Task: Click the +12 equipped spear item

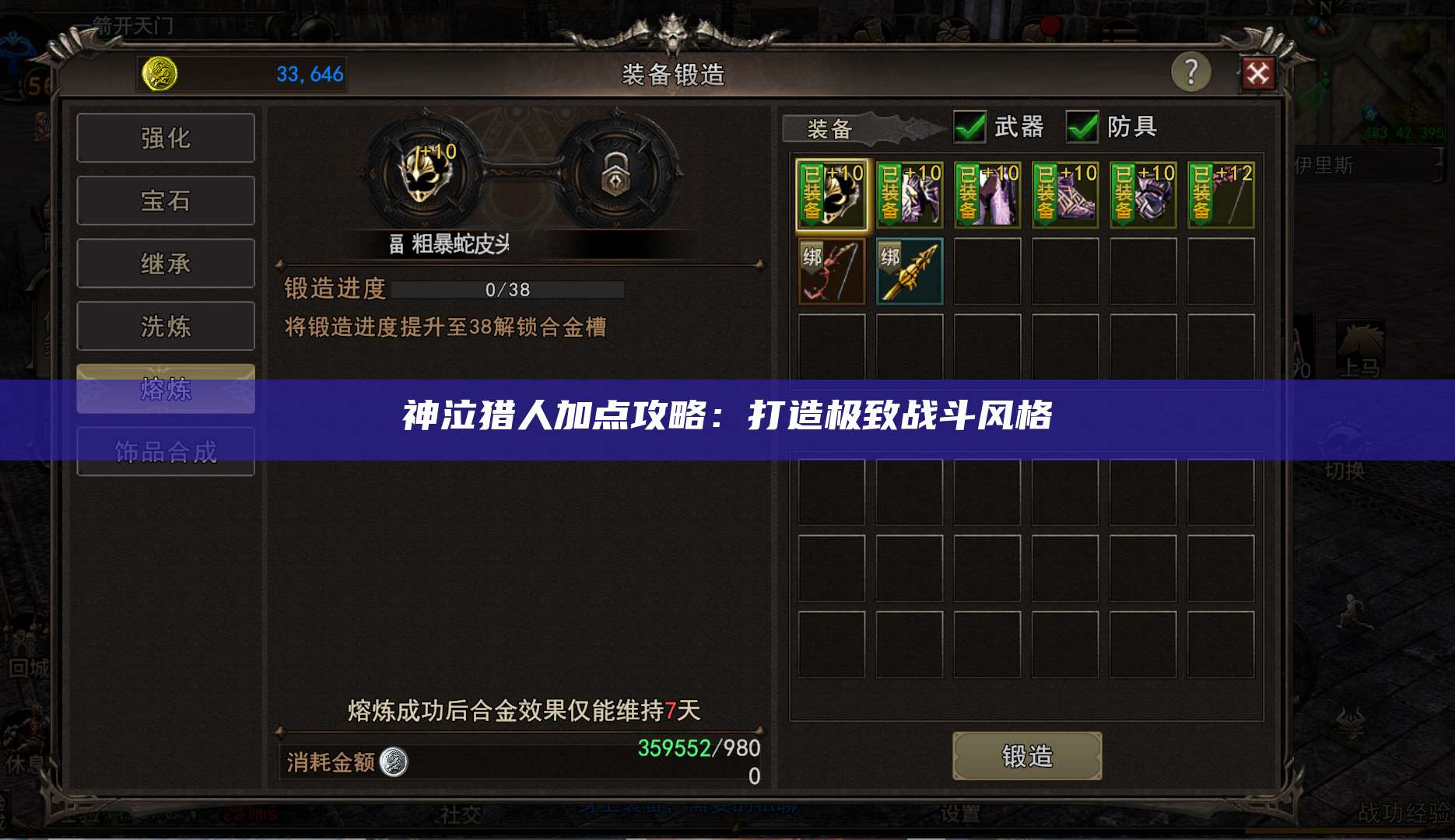Action: click(1219, 194)
